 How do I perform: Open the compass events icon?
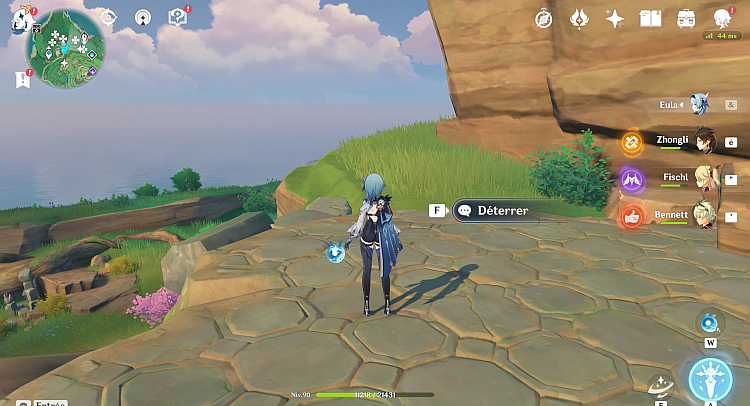[x=544, y=18]
